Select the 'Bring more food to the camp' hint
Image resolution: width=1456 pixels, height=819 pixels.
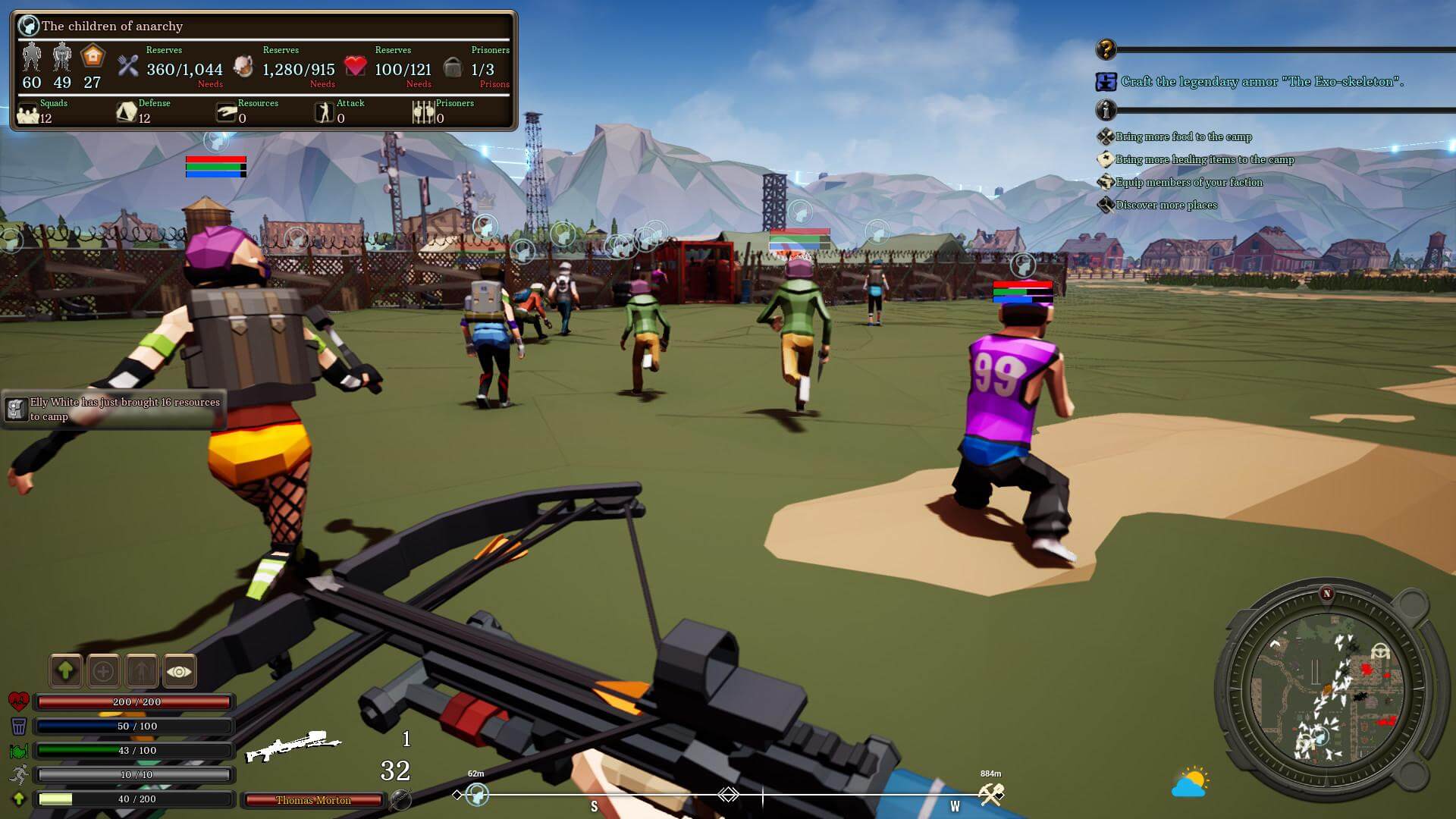pos(1183,137)
